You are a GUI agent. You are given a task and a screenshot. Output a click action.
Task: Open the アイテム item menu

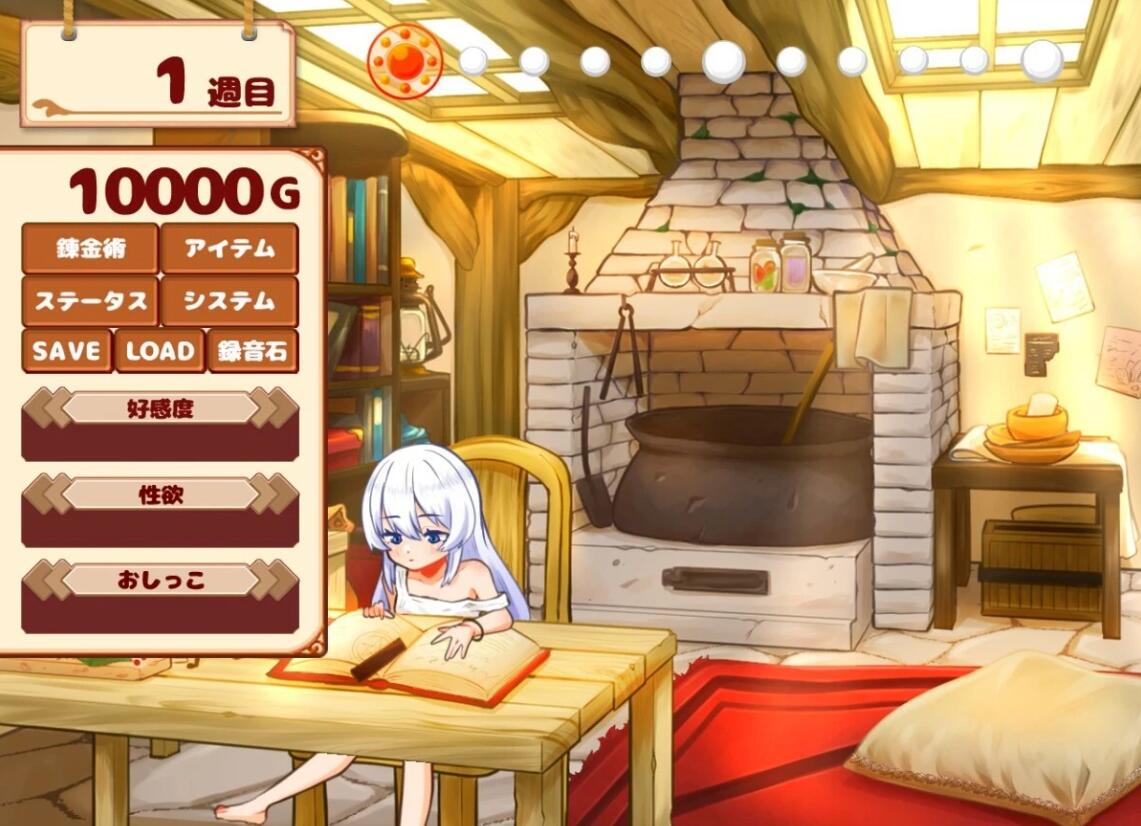229,249
